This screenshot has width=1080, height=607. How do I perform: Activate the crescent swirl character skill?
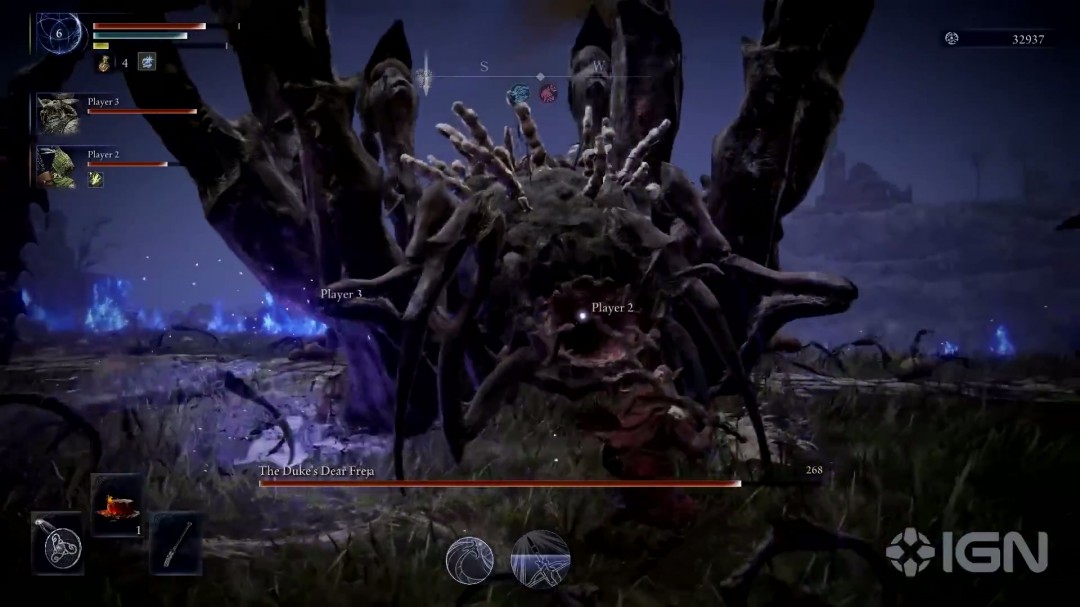point(469,559)
